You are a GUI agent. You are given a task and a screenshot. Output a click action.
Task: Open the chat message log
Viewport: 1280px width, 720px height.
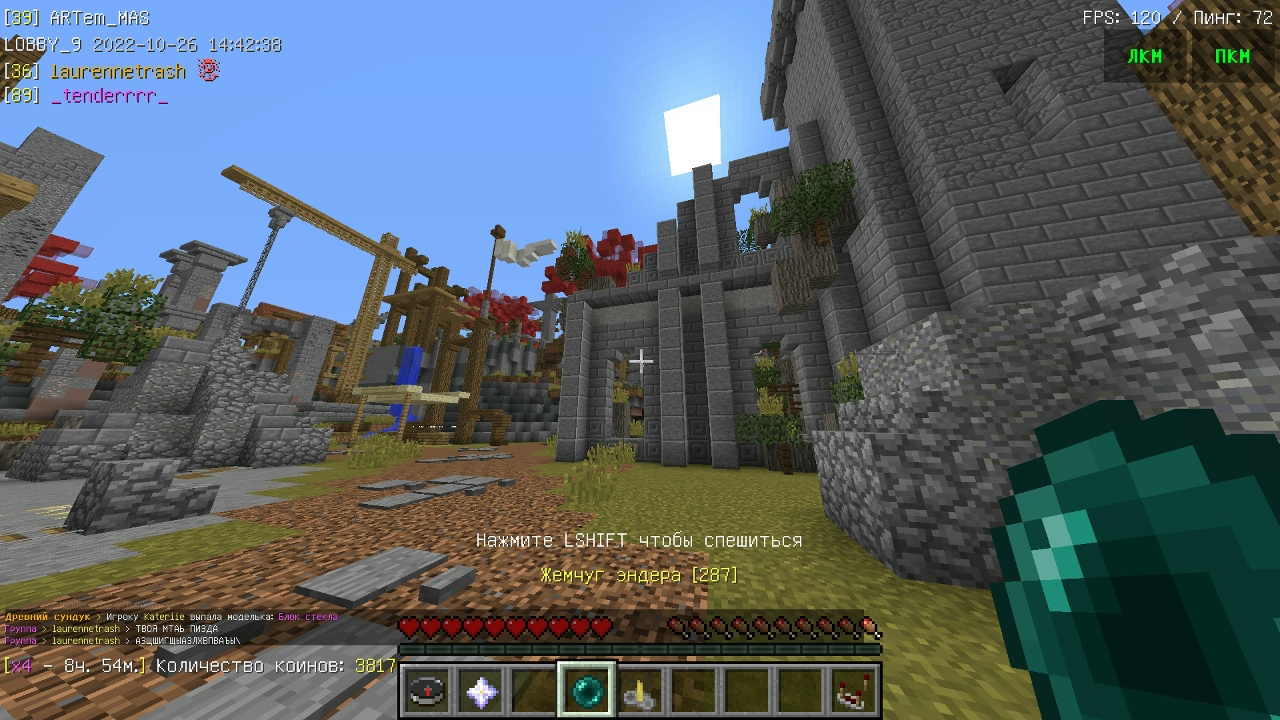tap(170, 629)
